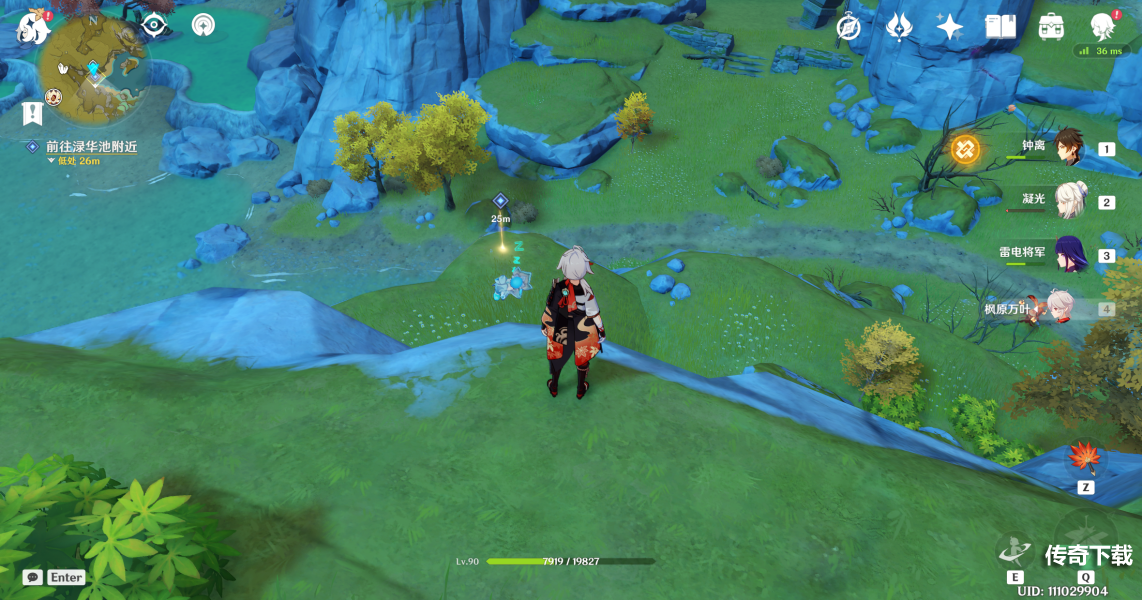
Task: Select the 前往渌华池附近 quest tracker
Action: click(90, 147)
